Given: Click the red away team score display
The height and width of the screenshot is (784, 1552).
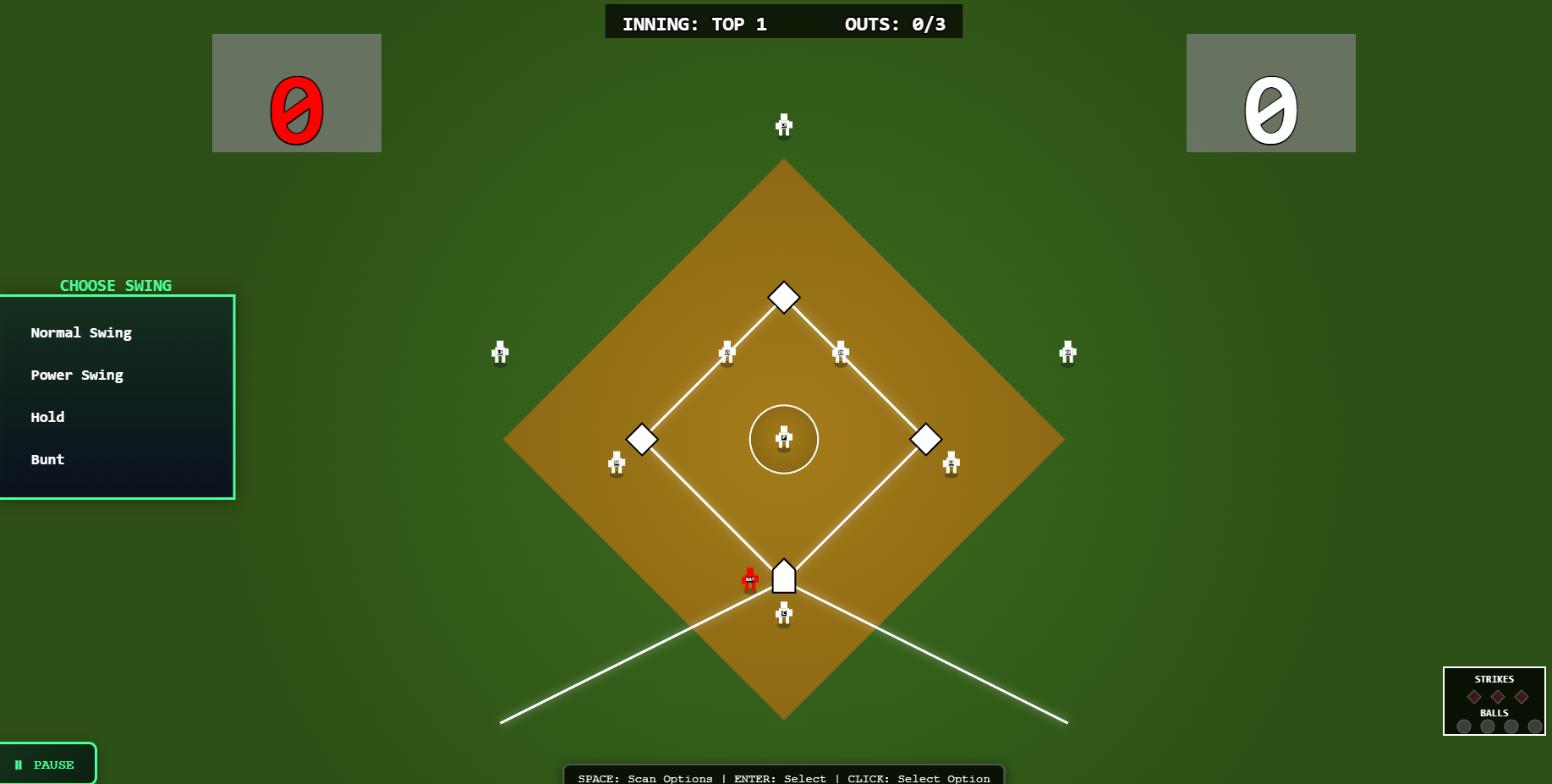Looking at the screenshot, I should coord(296,93).
